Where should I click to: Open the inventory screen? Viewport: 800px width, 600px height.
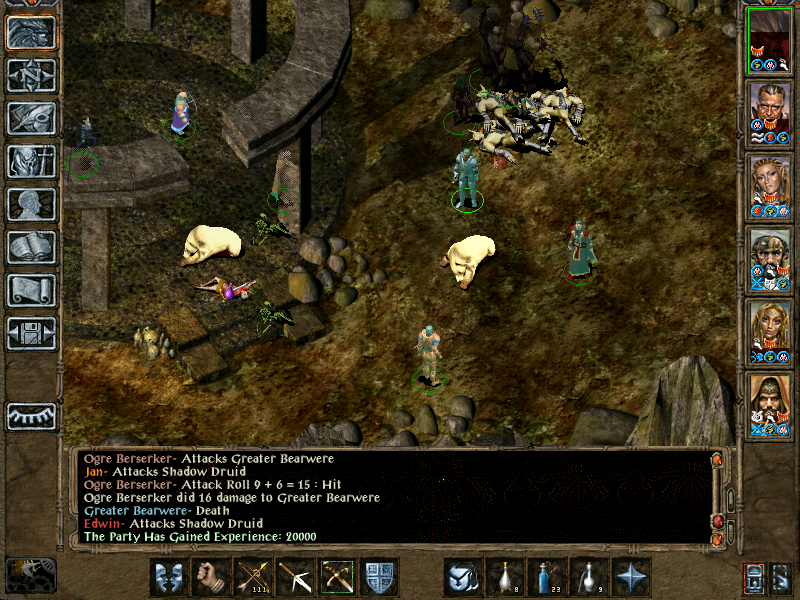point(31,161)
